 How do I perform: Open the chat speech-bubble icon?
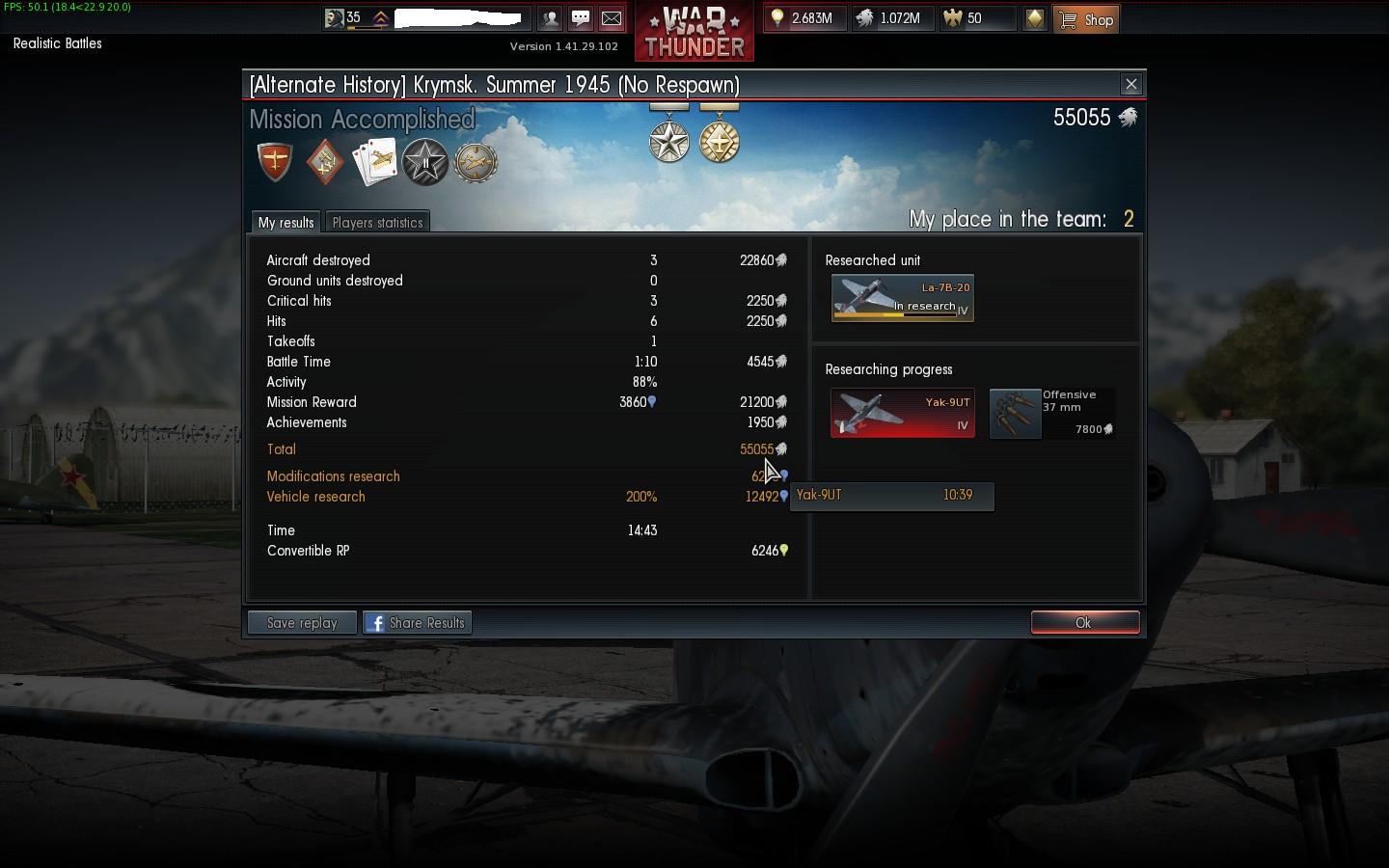pos(581,18)
